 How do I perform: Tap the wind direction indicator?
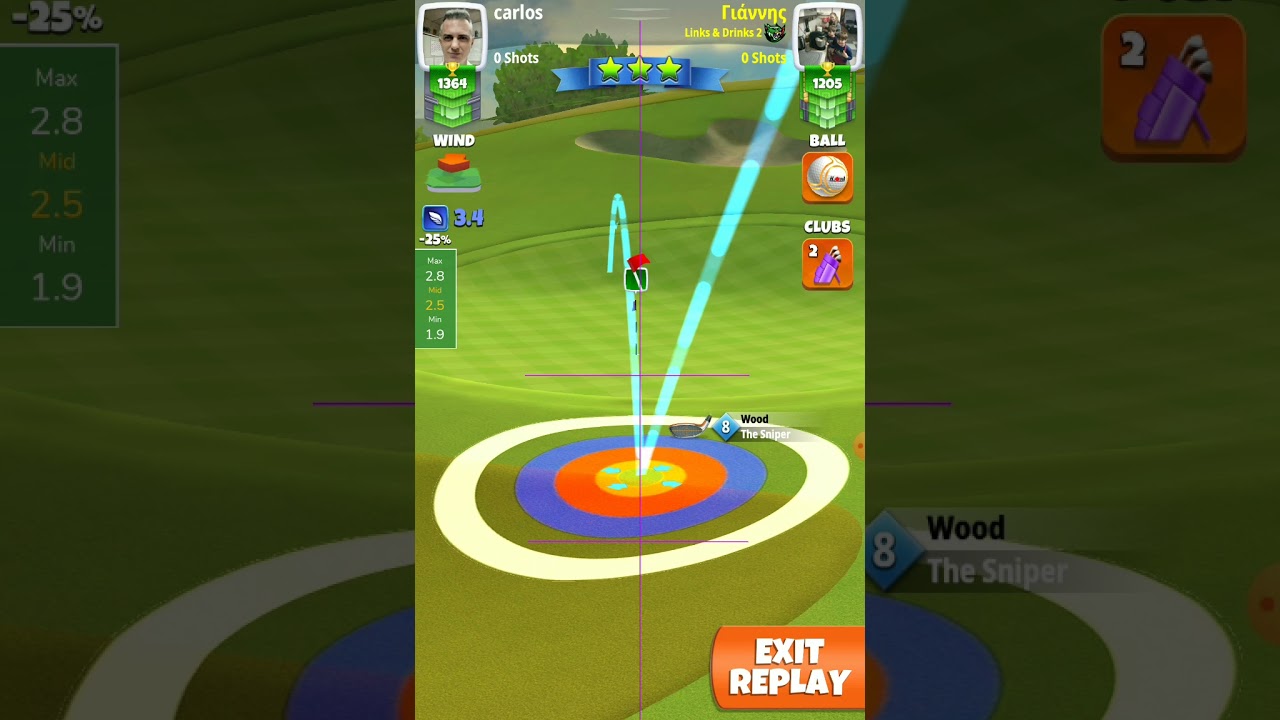pyautogui.click(x=454, y=172)
